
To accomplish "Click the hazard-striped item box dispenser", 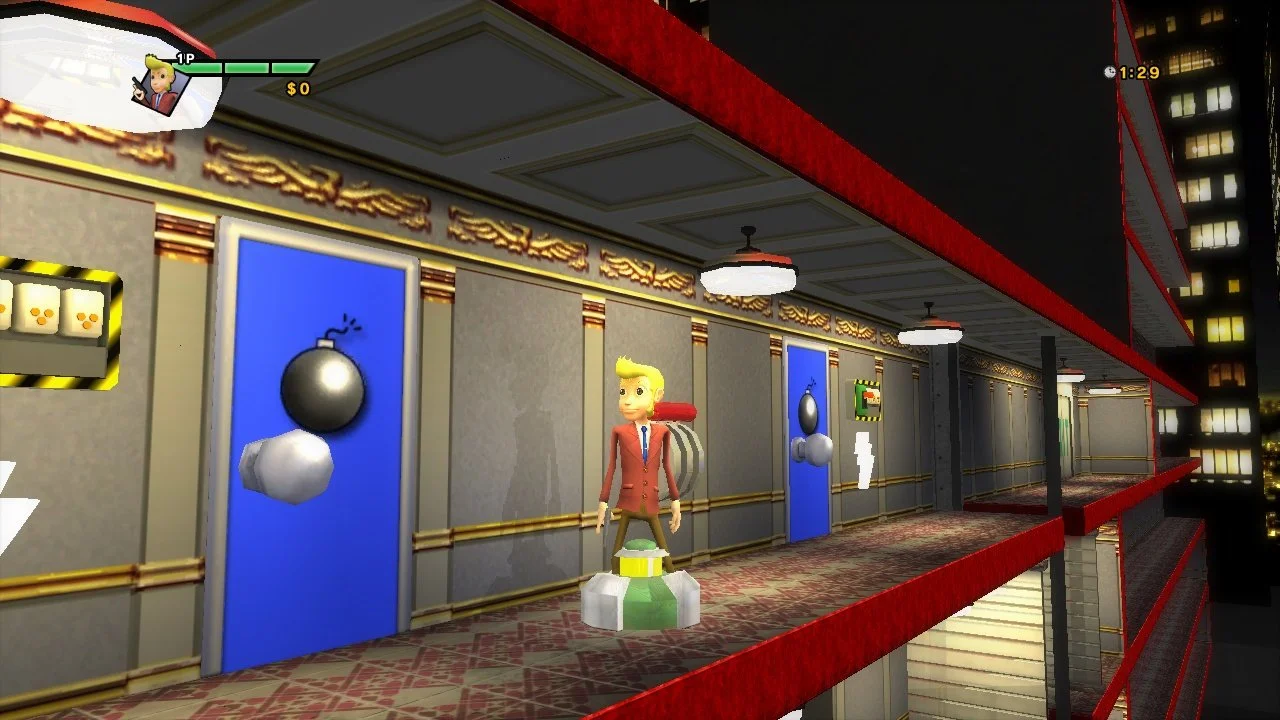I will coord(55,320).
